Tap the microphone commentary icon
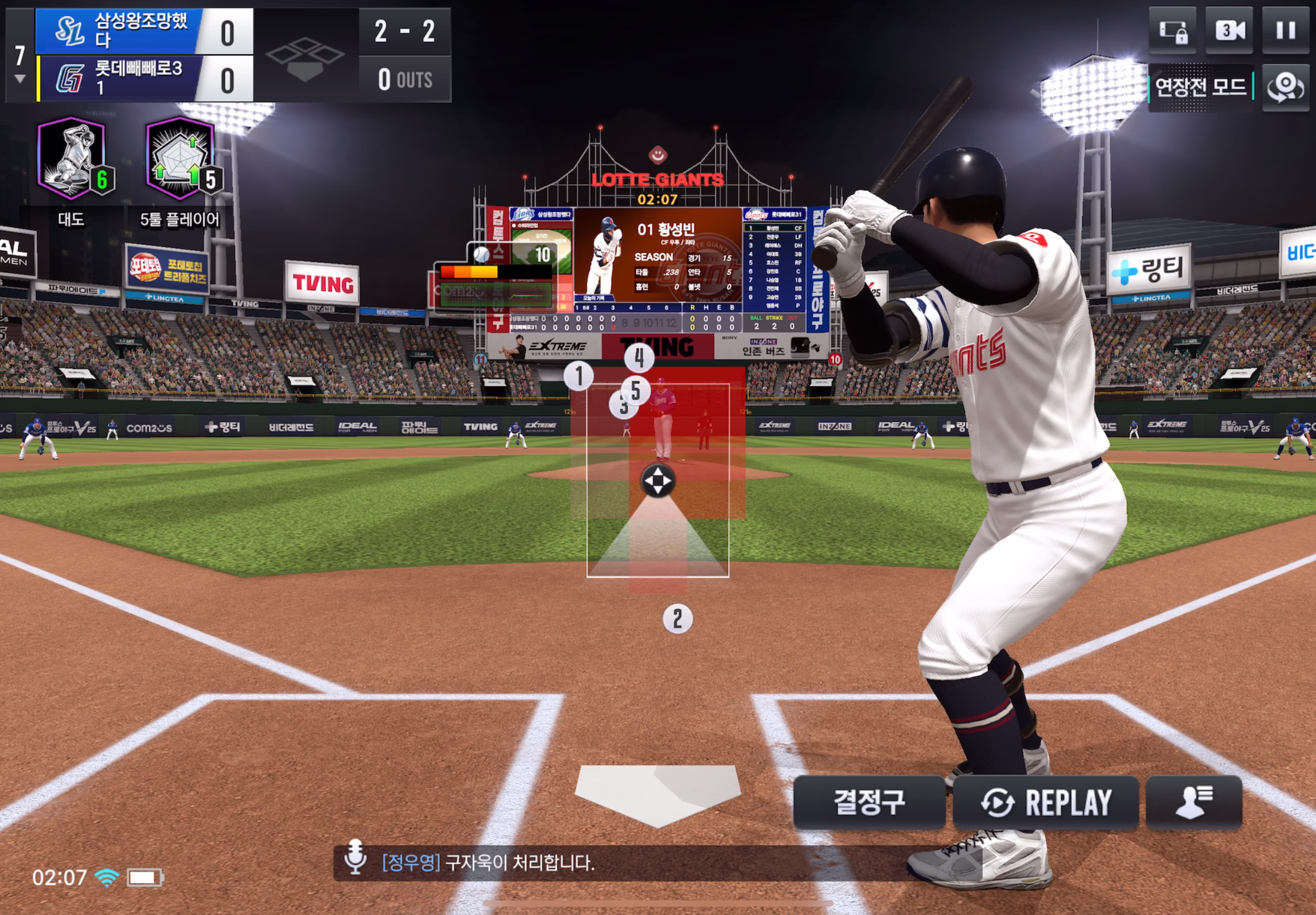 point(355,857)
